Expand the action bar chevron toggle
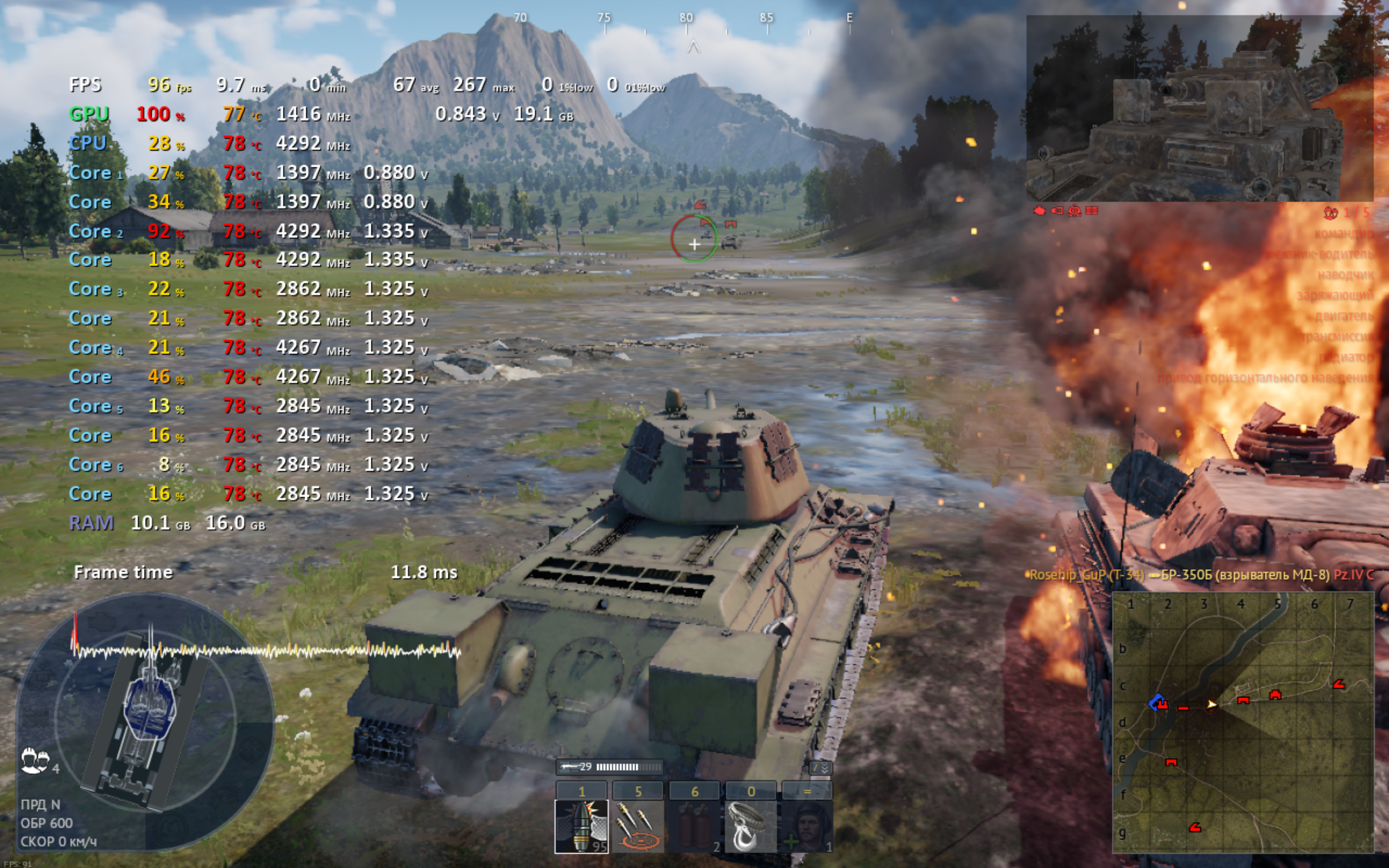Screen dimensions: 1389x868 click(x=822, y=768)
